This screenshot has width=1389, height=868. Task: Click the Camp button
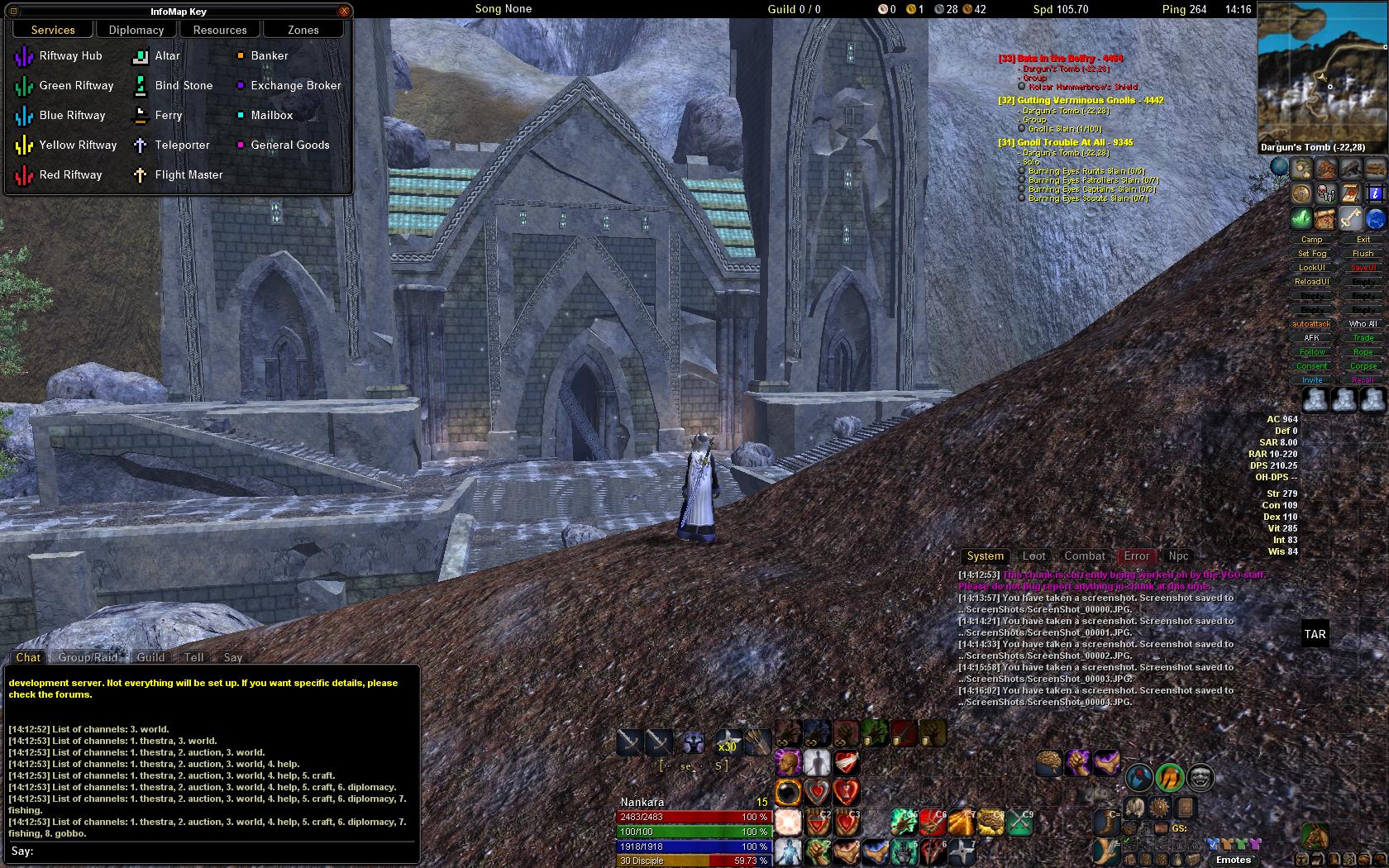(x=1312, y=240)
